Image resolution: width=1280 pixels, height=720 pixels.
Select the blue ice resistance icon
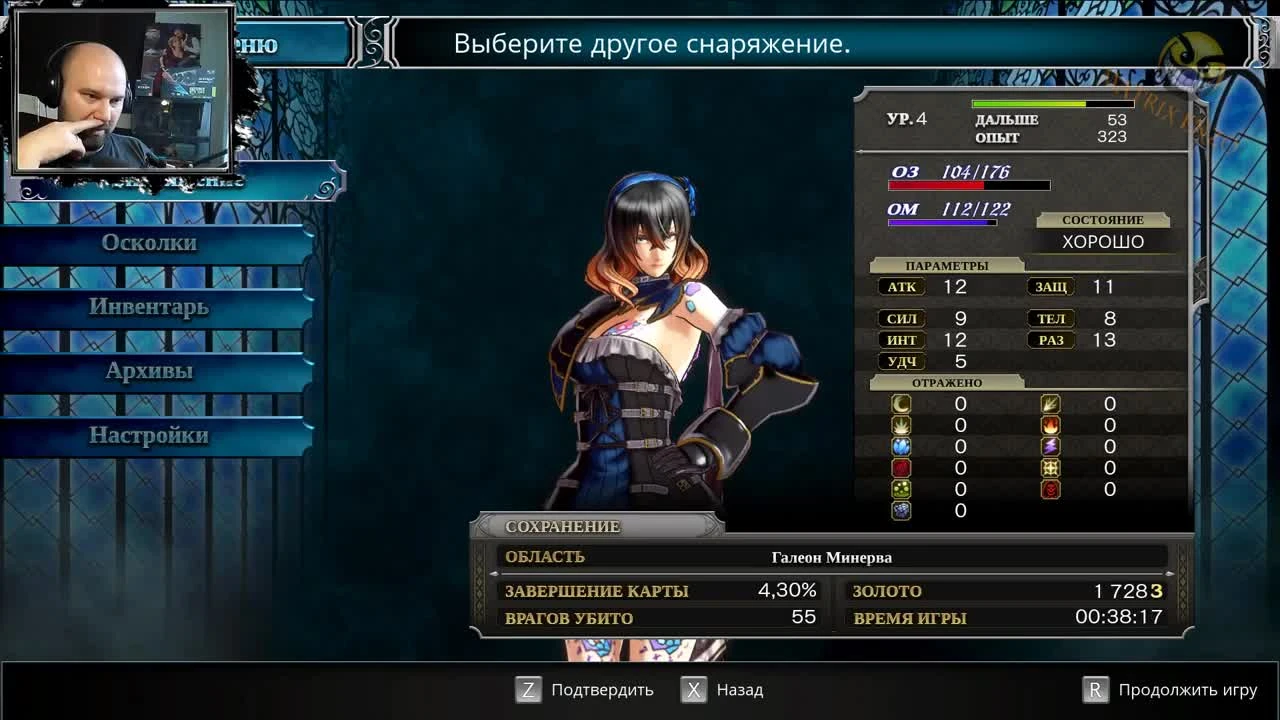901,445
